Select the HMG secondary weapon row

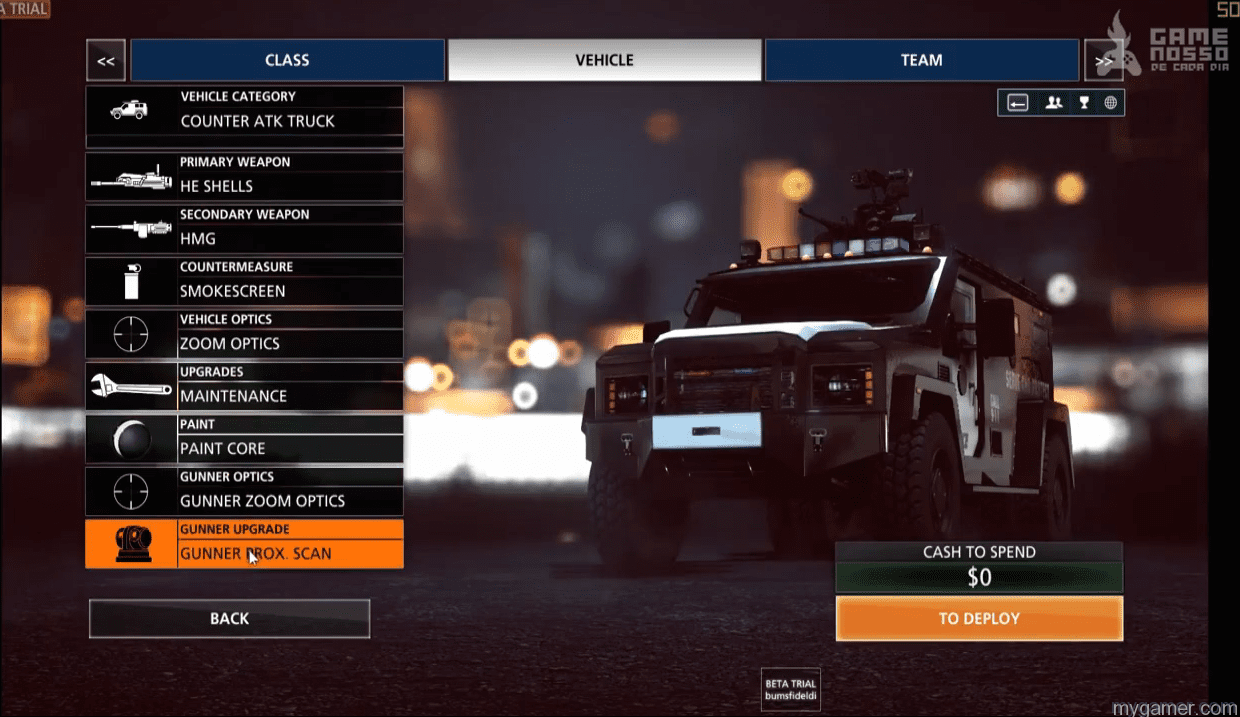[245, 229]
